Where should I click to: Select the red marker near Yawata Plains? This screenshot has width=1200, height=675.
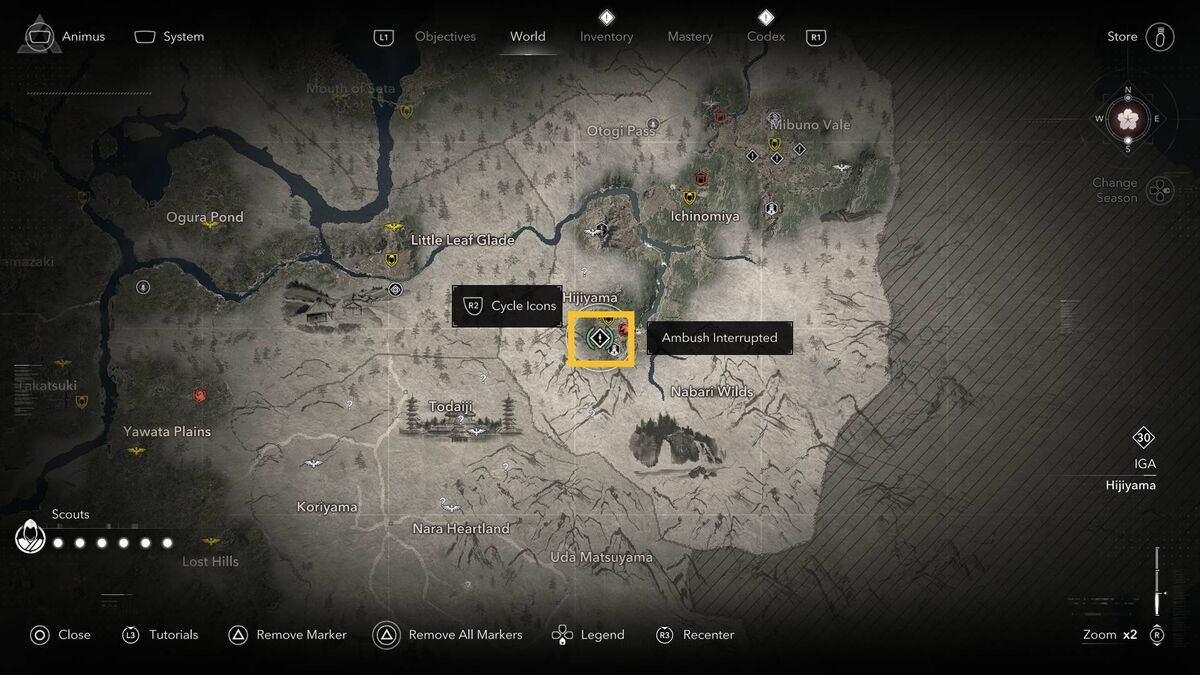(x=200, y=395)
